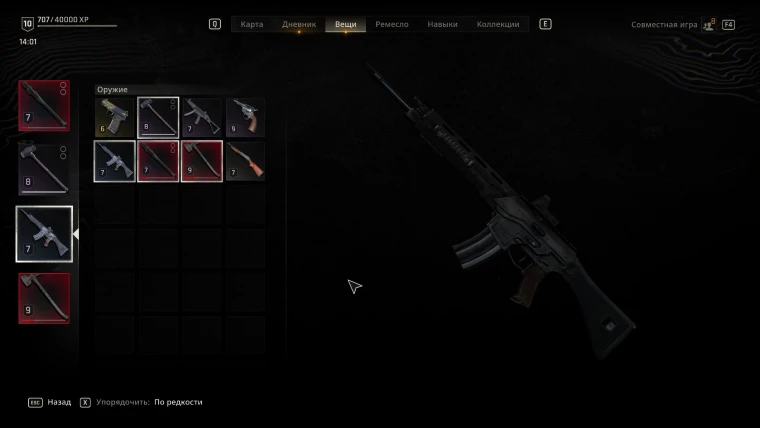Show the Навыки tab

coord(443,24)
